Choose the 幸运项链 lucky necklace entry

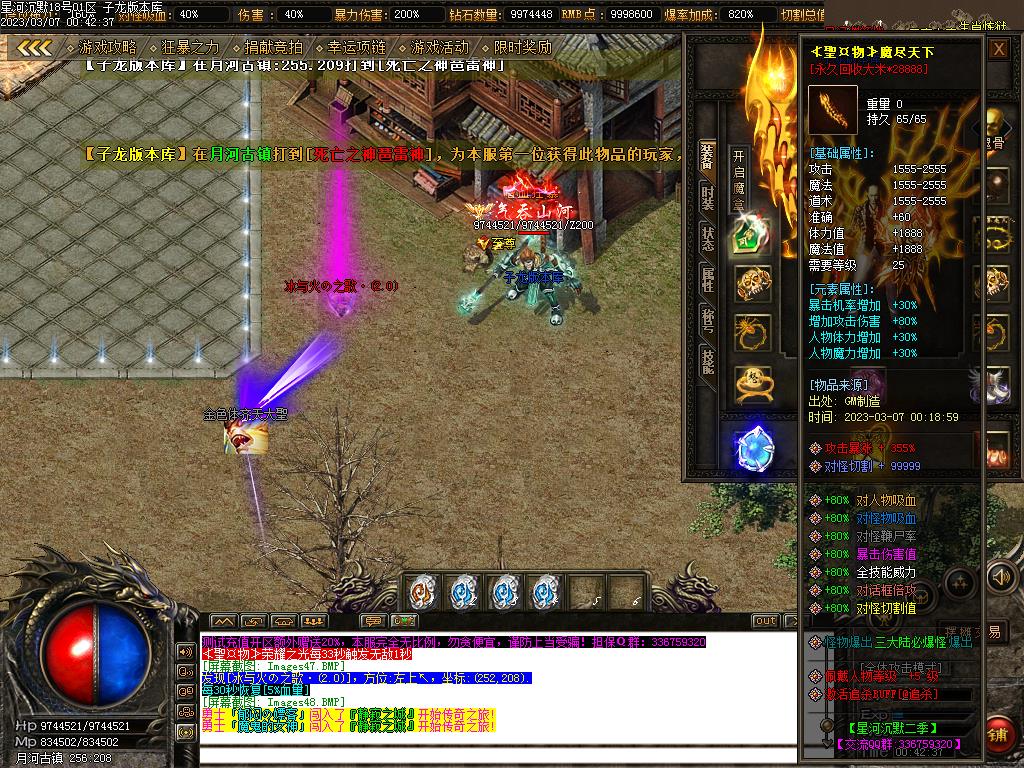point(356,47)
